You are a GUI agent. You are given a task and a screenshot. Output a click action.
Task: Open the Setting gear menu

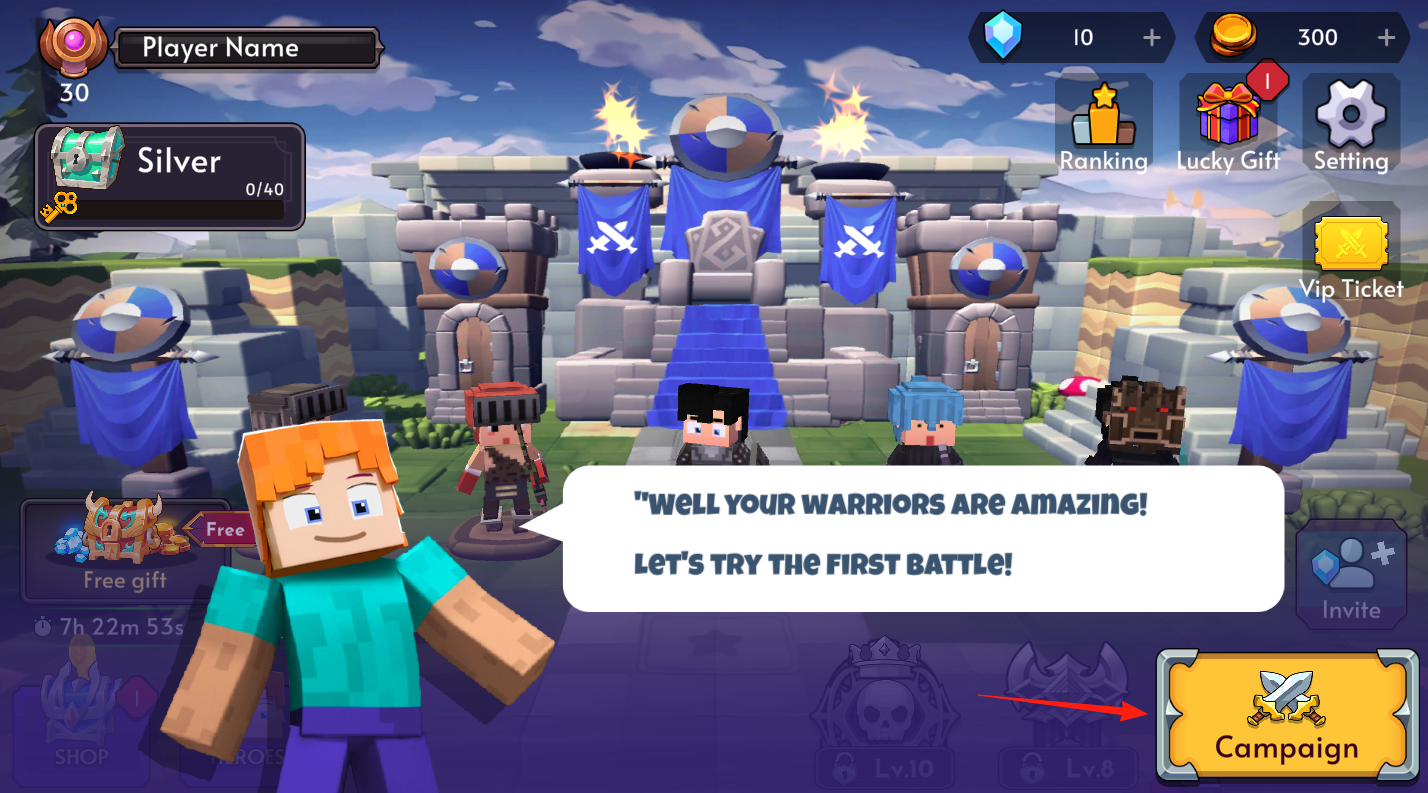[1351, 127]
